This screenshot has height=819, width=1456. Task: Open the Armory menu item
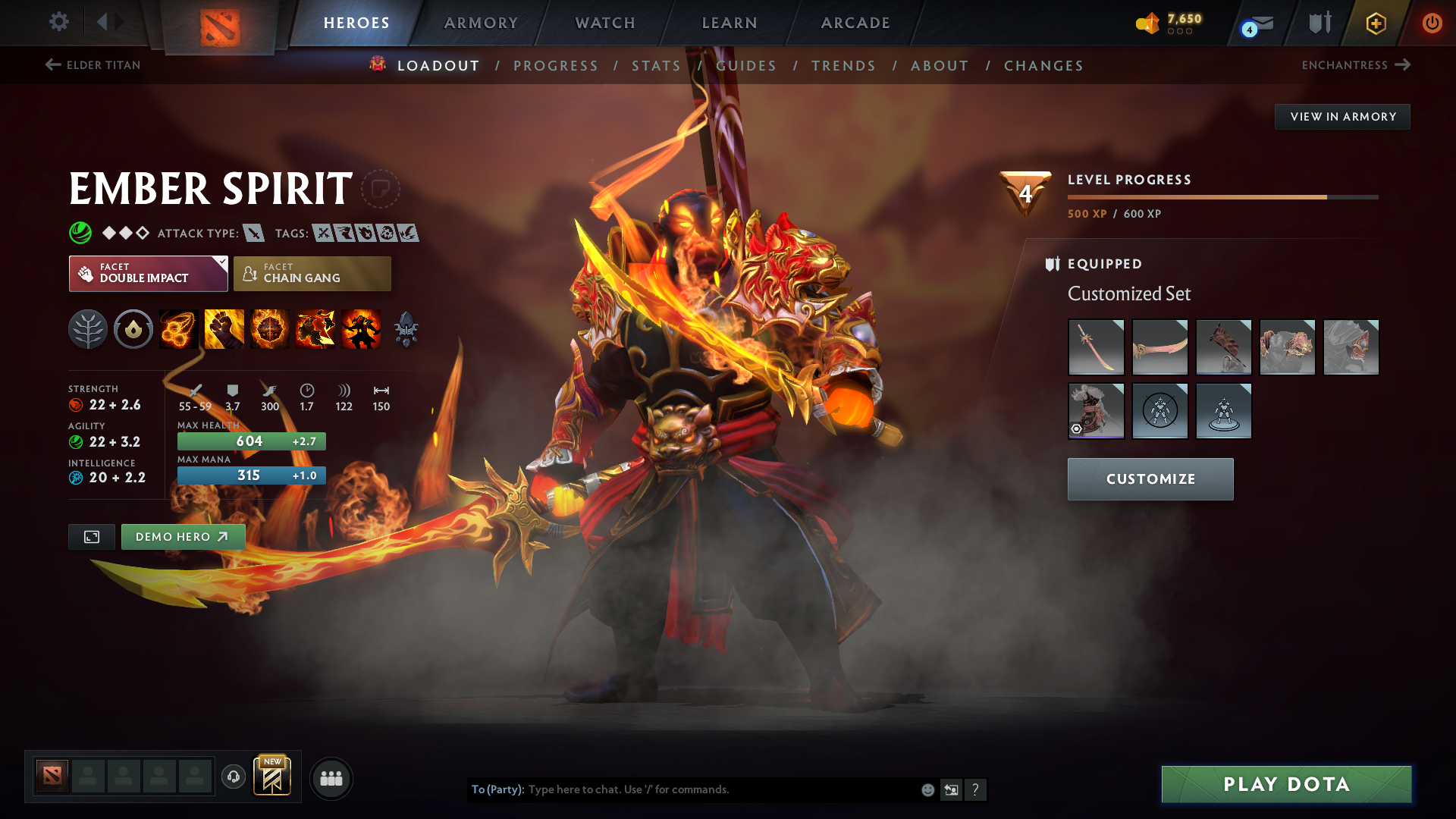click(481, 23)
